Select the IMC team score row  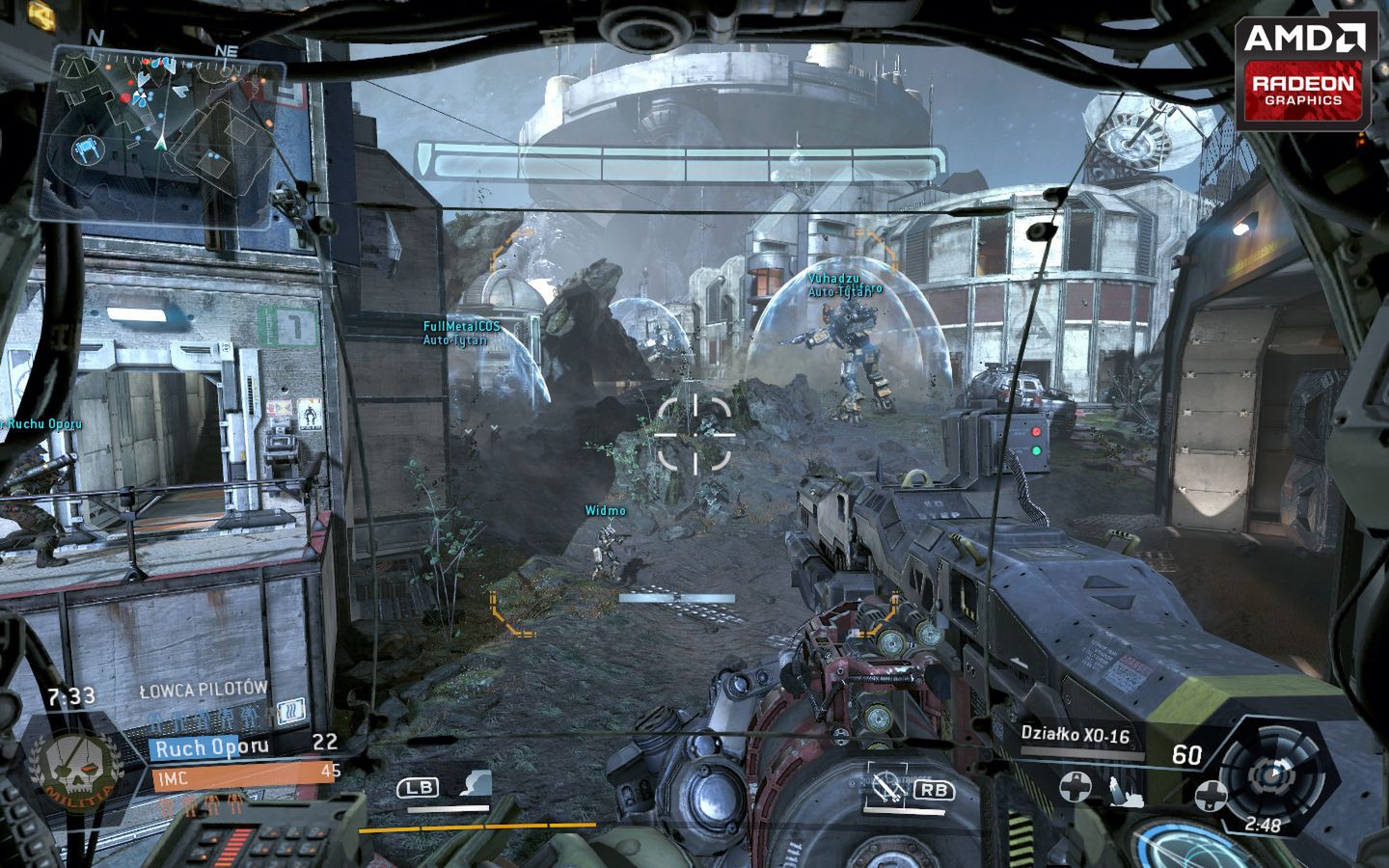click(243, 773)
